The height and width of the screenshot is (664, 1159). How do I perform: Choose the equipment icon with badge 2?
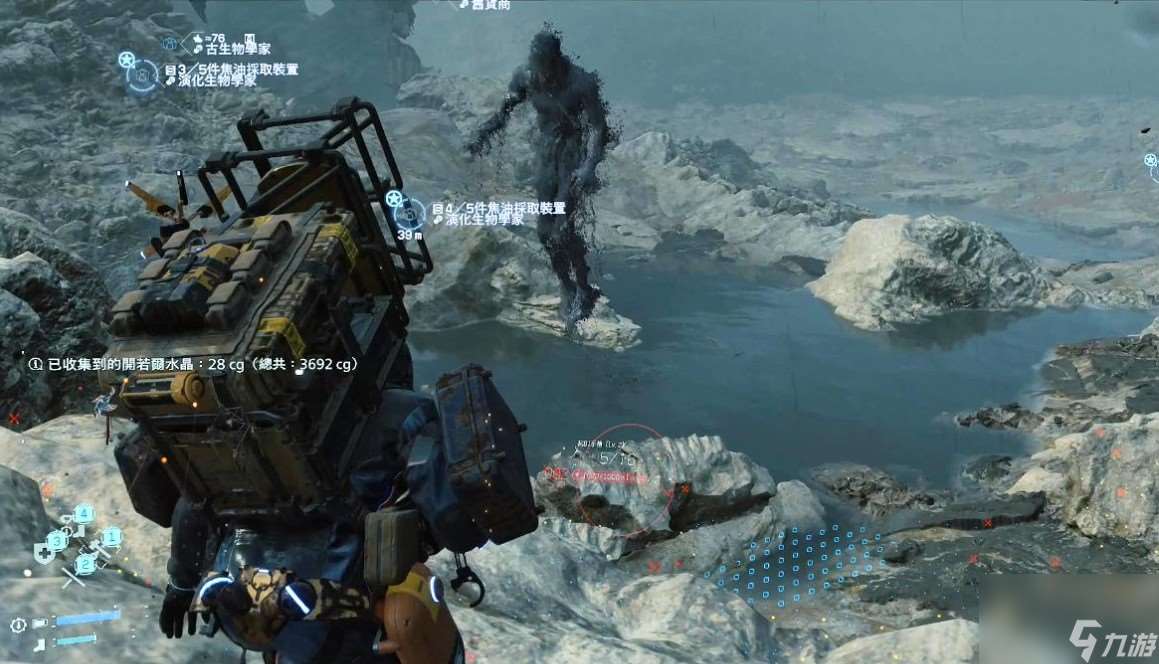tap(80, 566)
